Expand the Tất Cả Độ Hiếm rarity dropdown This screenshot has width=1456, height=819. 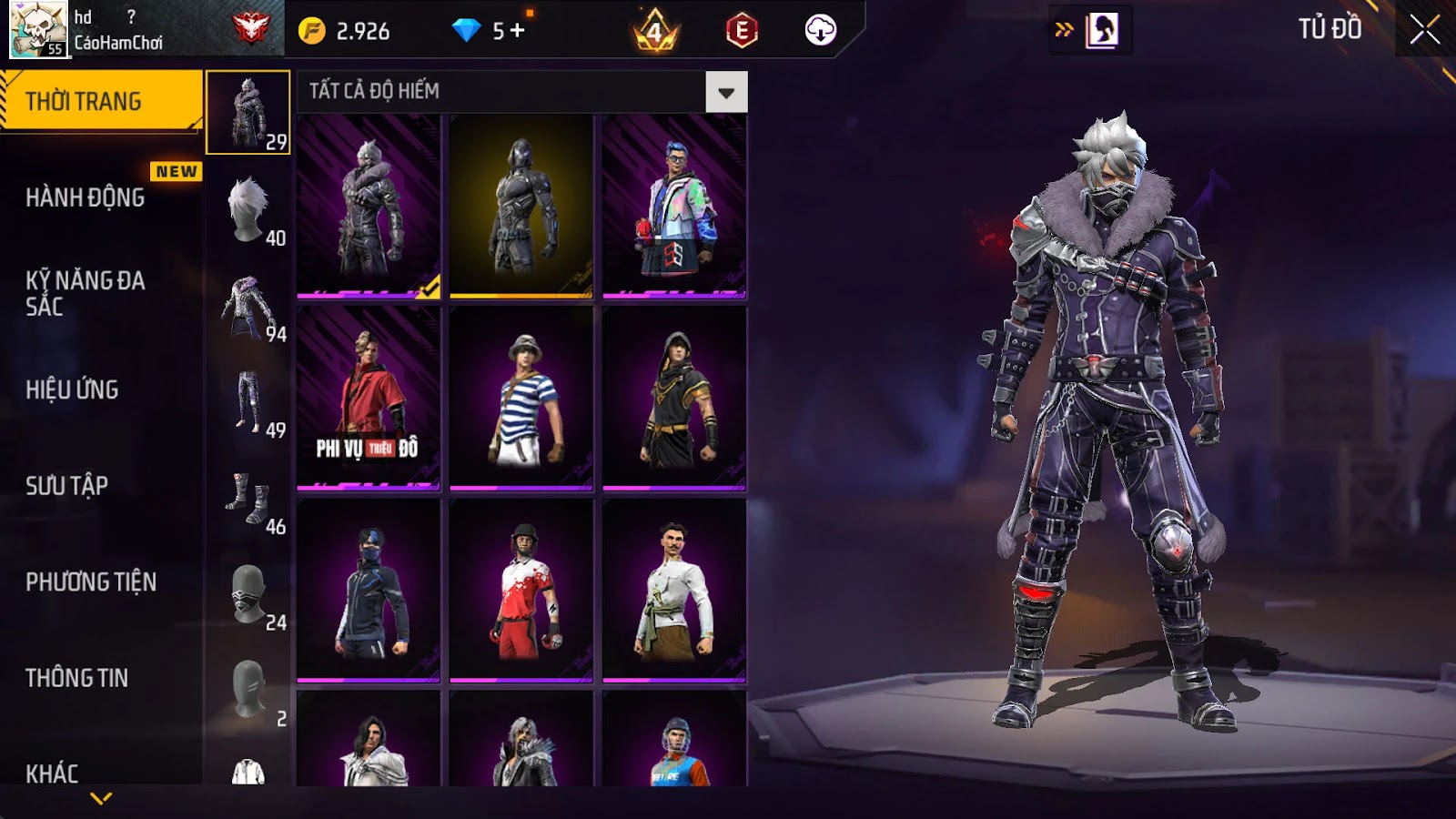(726, 92)
